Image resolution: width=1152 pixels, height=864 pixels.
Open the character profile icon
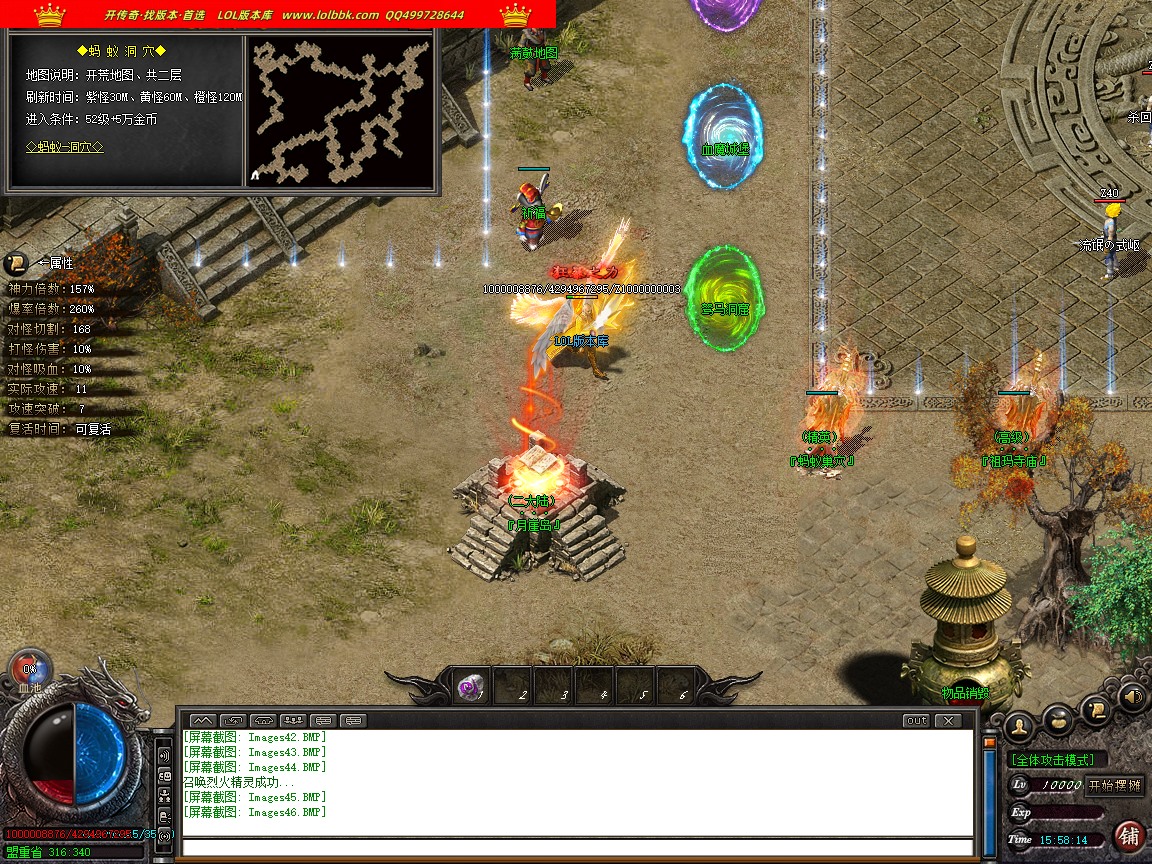click(1019, 724)
